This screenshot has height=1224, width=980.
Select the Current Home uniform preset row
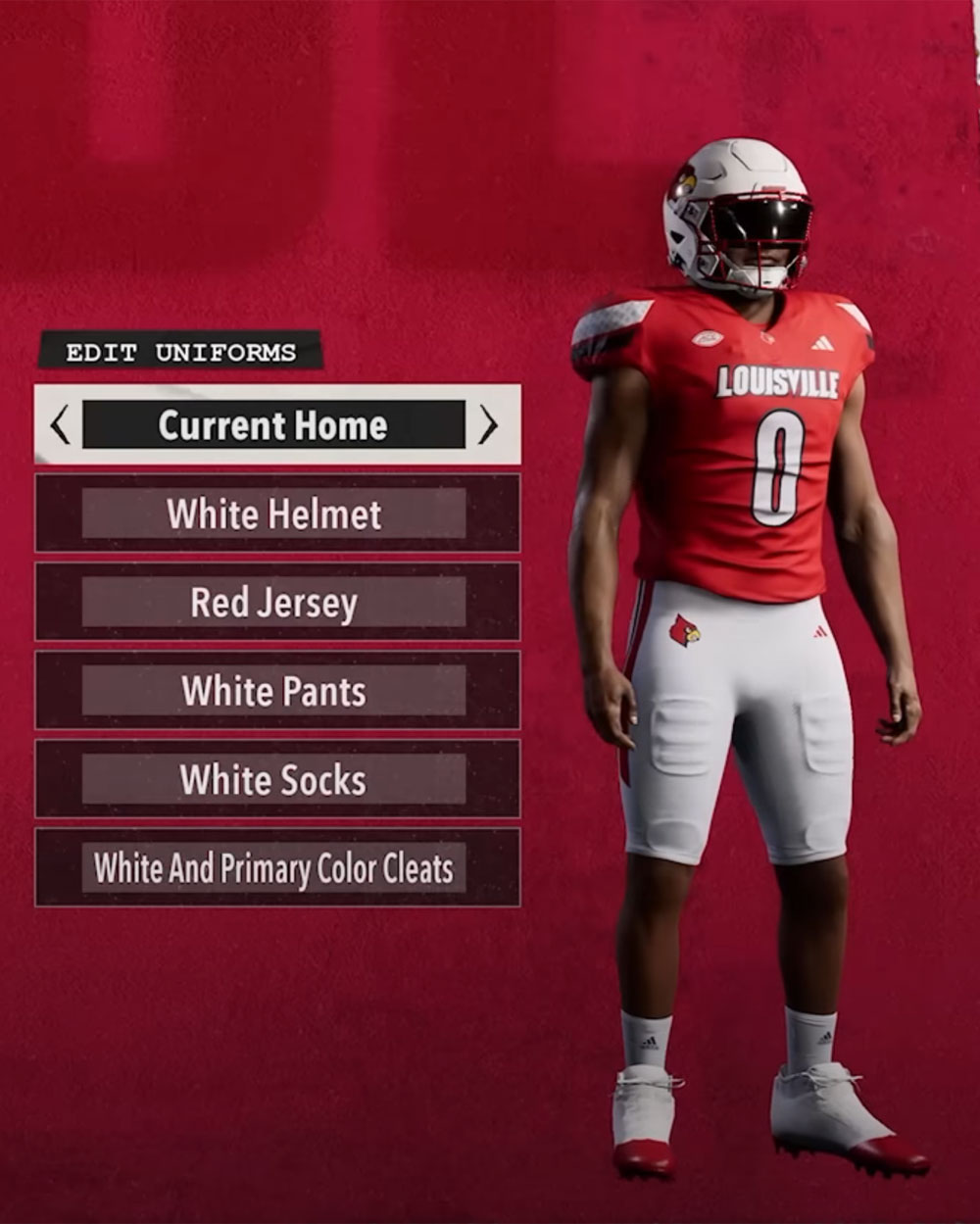[x=273, y=425]
